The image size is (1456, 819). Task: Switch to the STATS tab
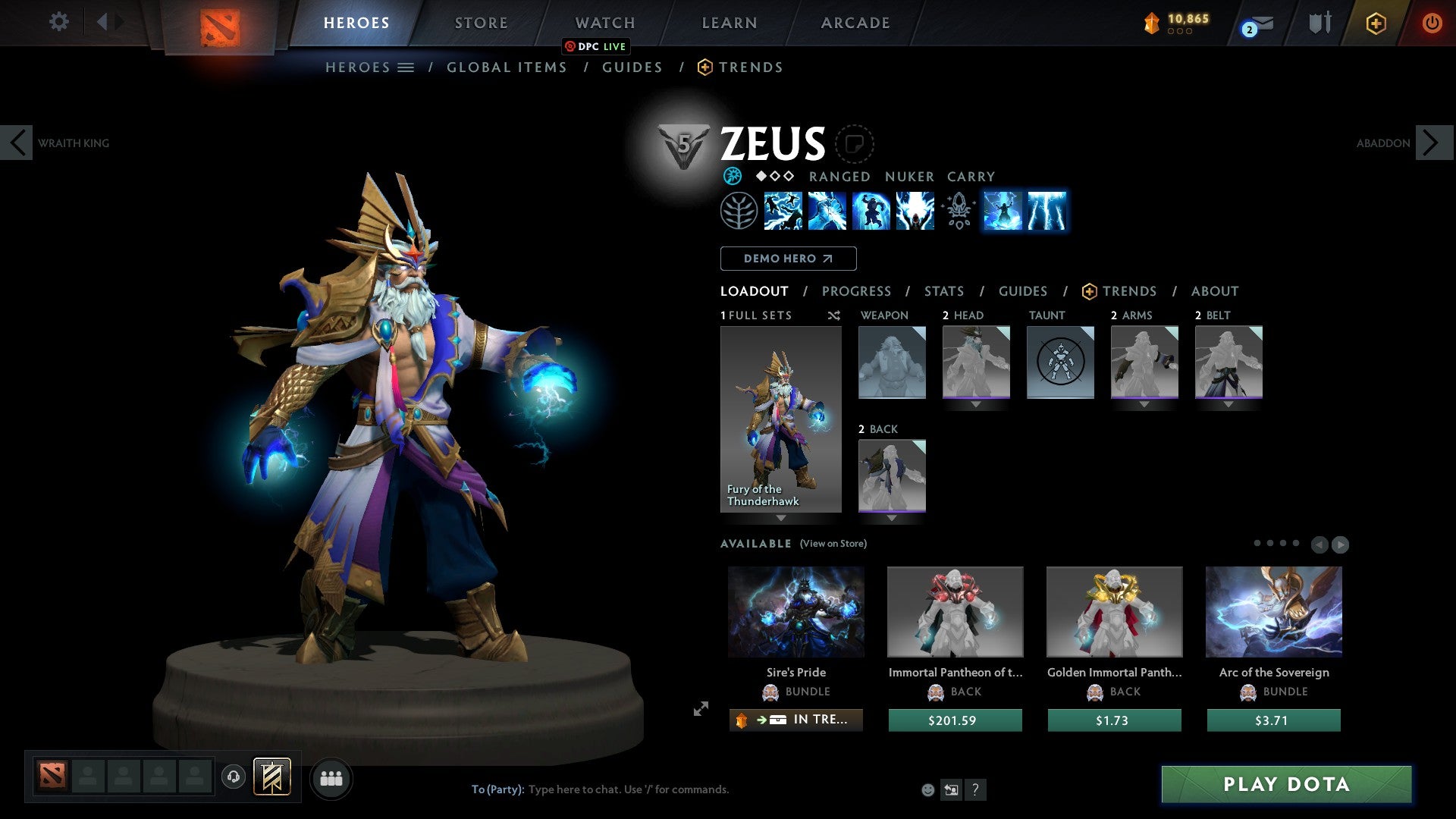point(943,291)
